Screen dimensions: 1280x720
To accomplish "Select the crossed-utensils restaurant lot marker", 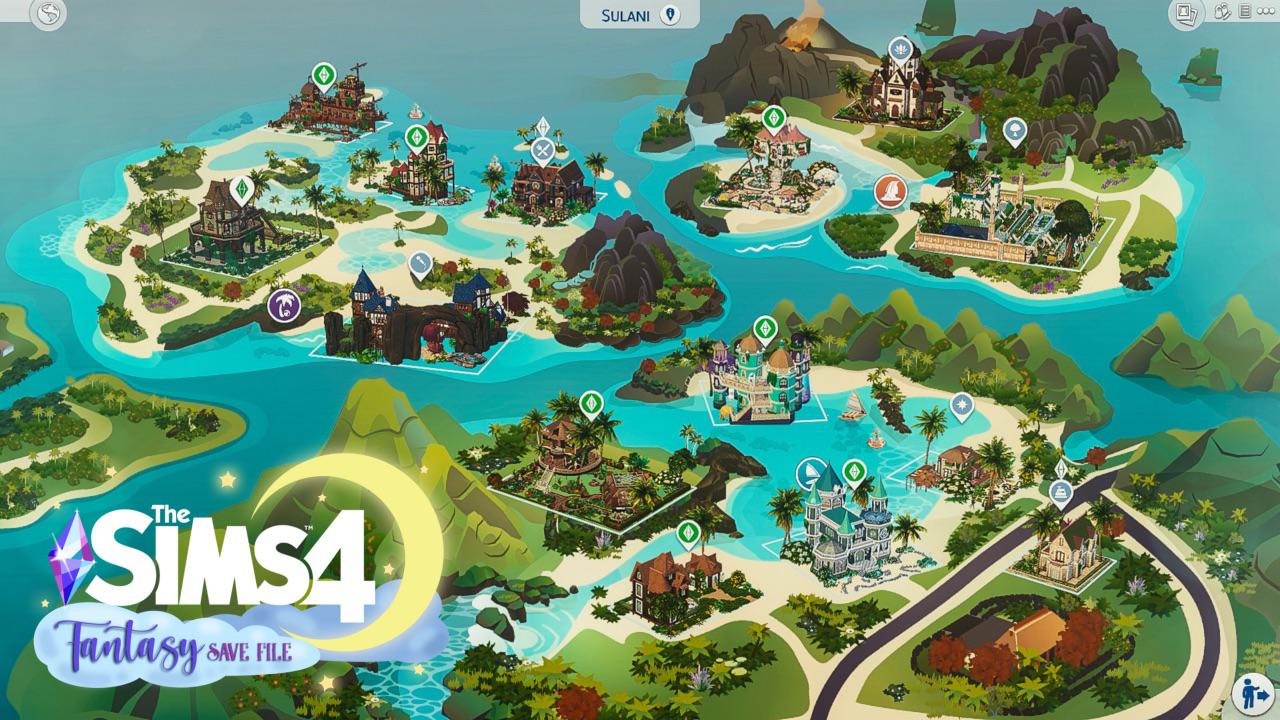I will (542, 150).
